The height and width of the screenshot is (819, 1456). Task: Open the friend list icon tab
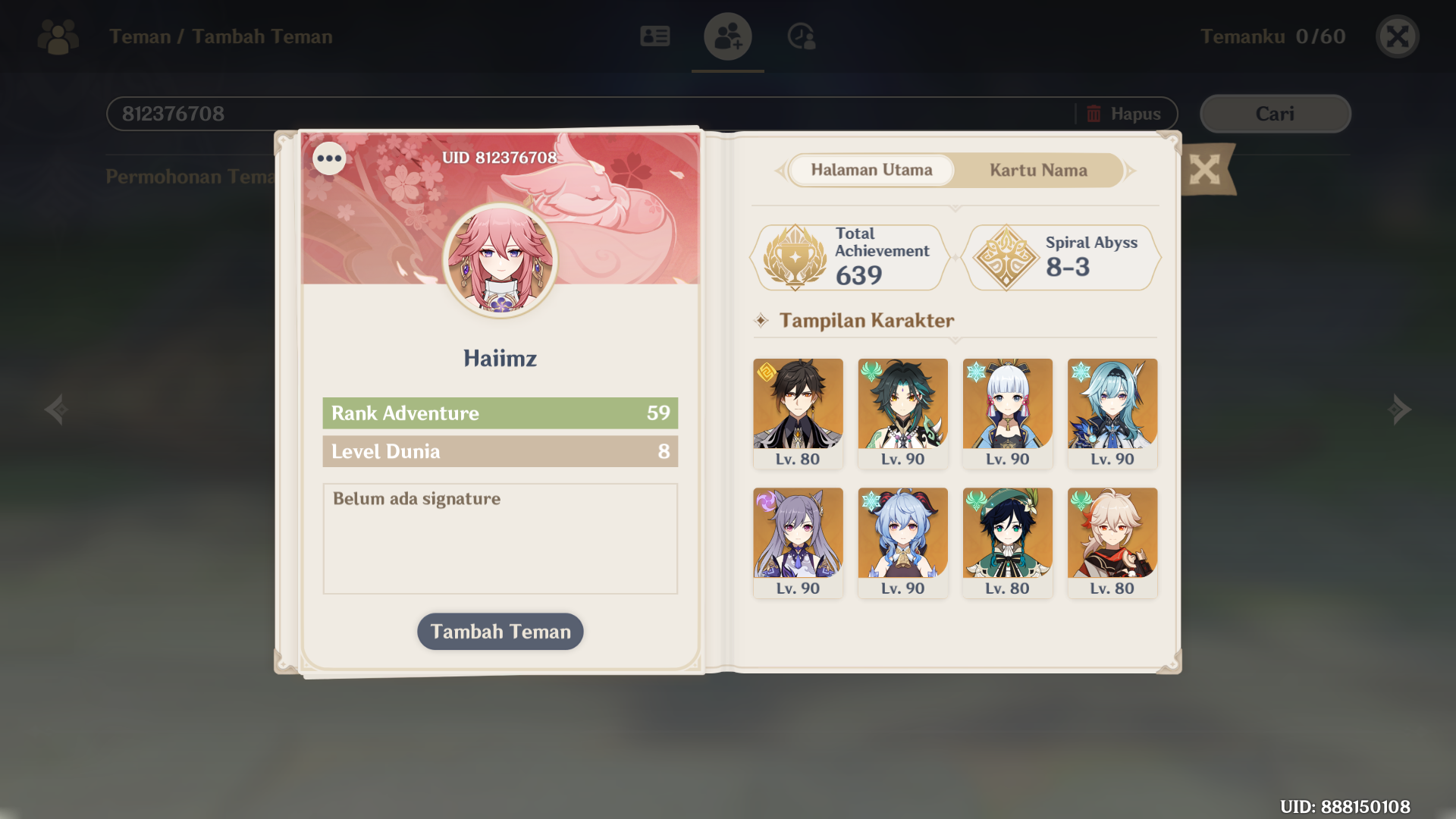(x=654, y=36)
